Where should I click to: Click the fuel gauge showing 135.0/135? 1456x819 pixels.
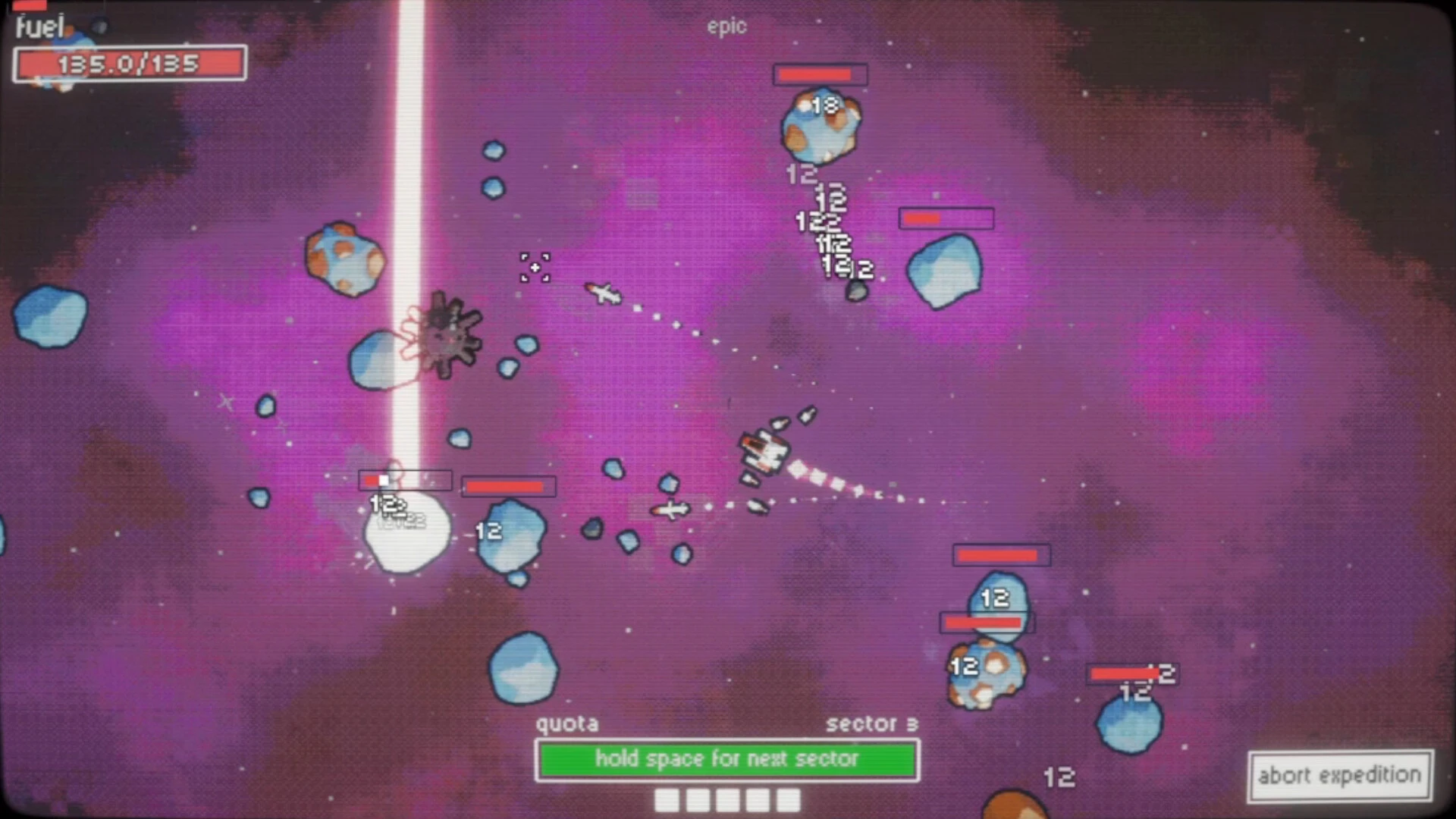(x=130, y=64)
